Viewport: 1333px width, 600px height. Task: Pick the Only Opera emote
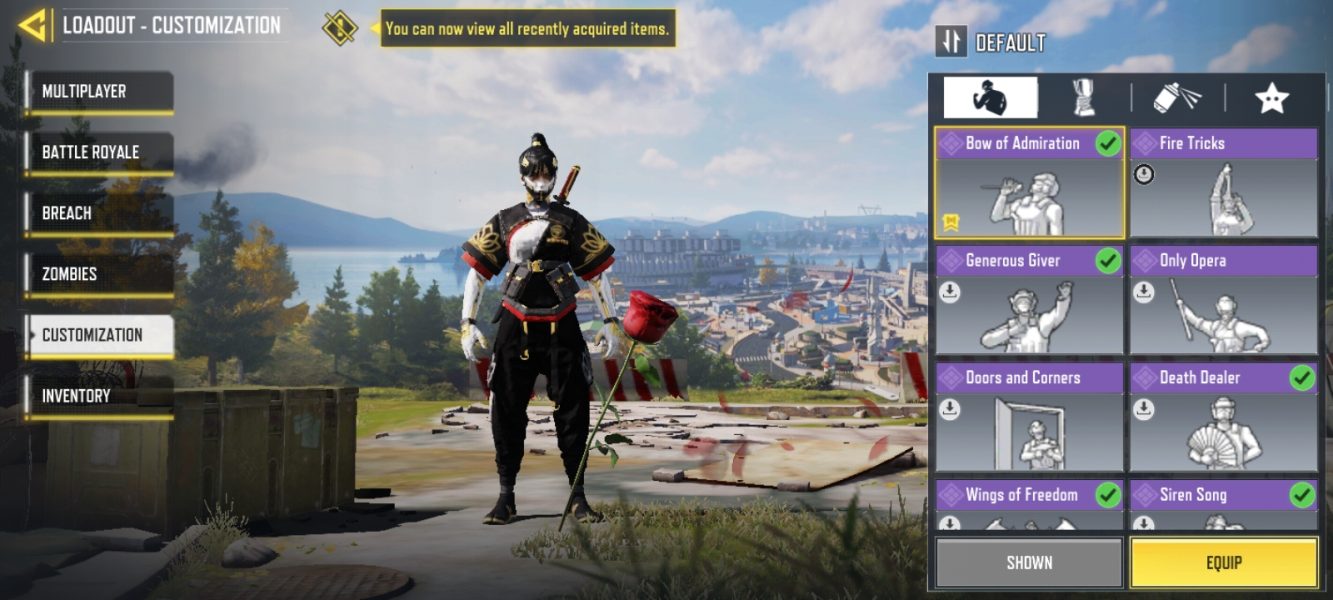1223,300
